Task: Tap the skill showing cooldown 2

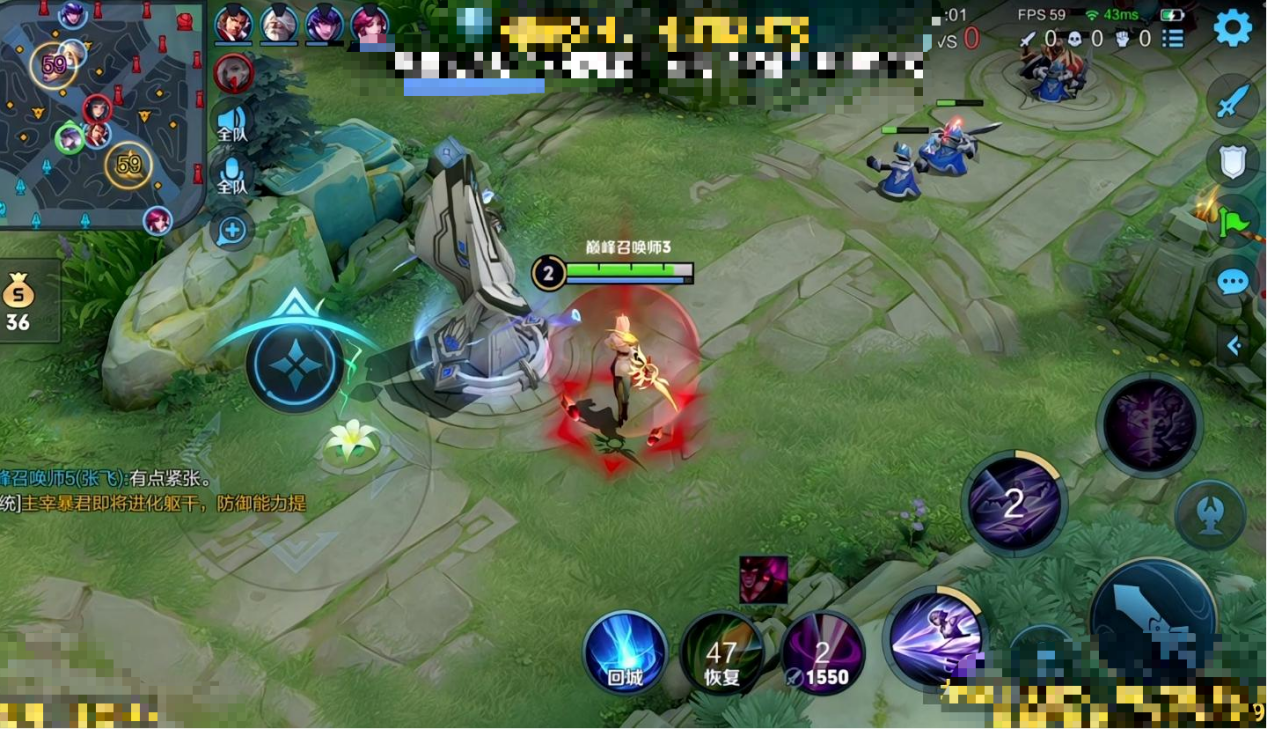Action: click(x=1014, y=503)
